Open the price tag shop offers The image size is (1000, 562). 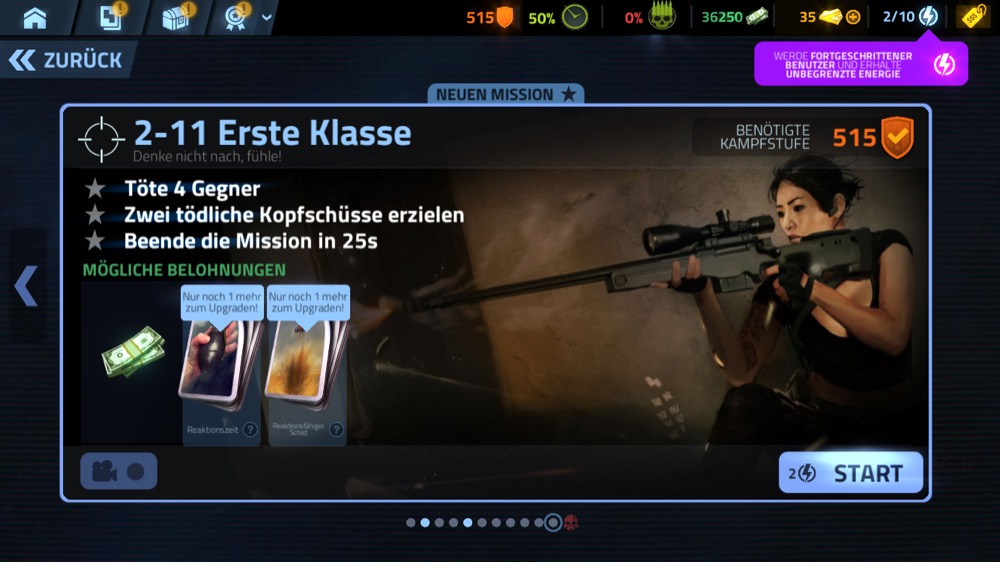972,17
